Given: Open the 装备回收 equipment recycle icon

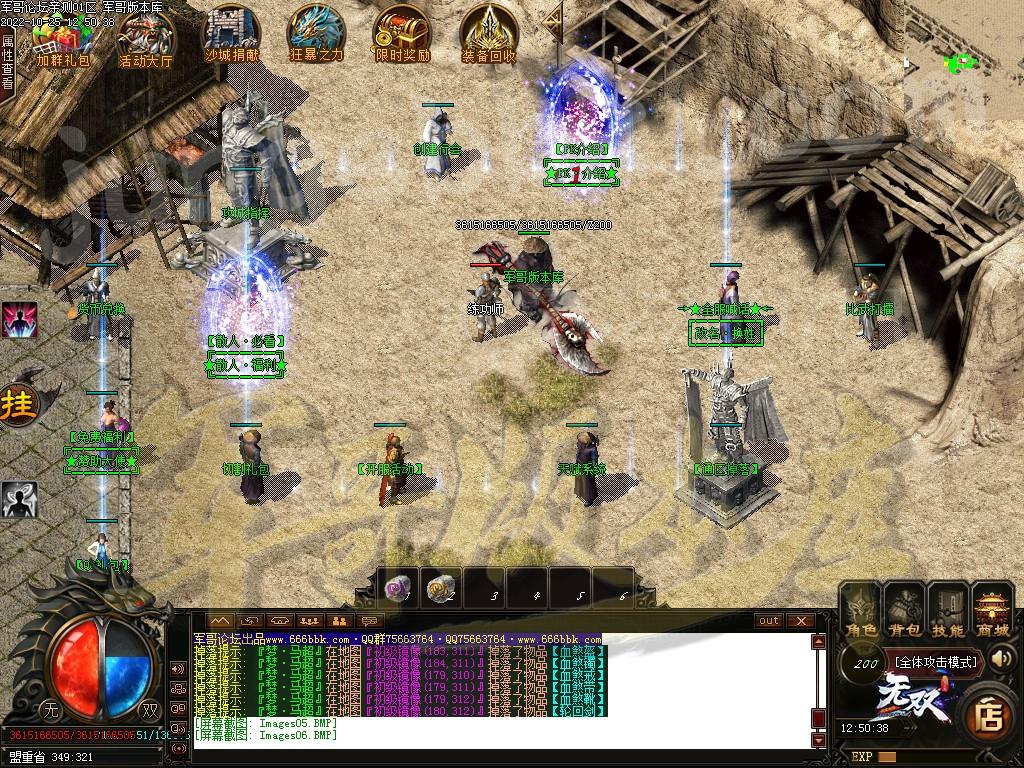Looking at the screenshot, I should (489, 35).
